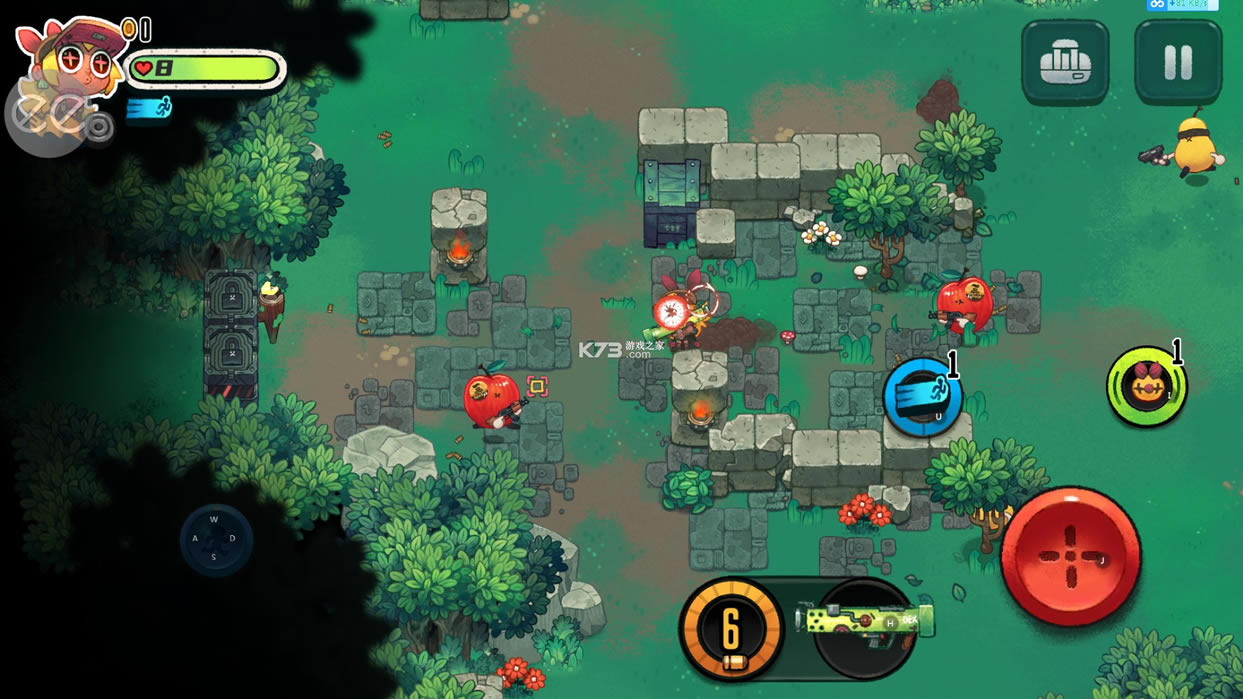Open the backpack inventory

(1064, 63)
